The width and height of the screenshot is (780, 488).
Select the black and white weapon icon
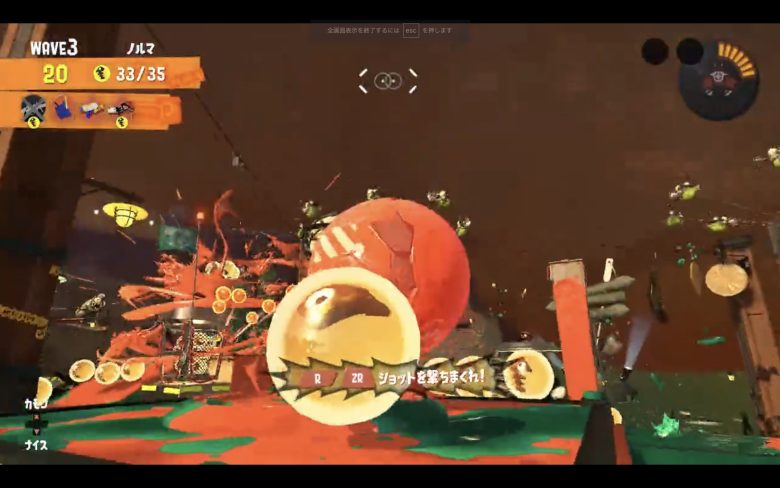(120, 106)
